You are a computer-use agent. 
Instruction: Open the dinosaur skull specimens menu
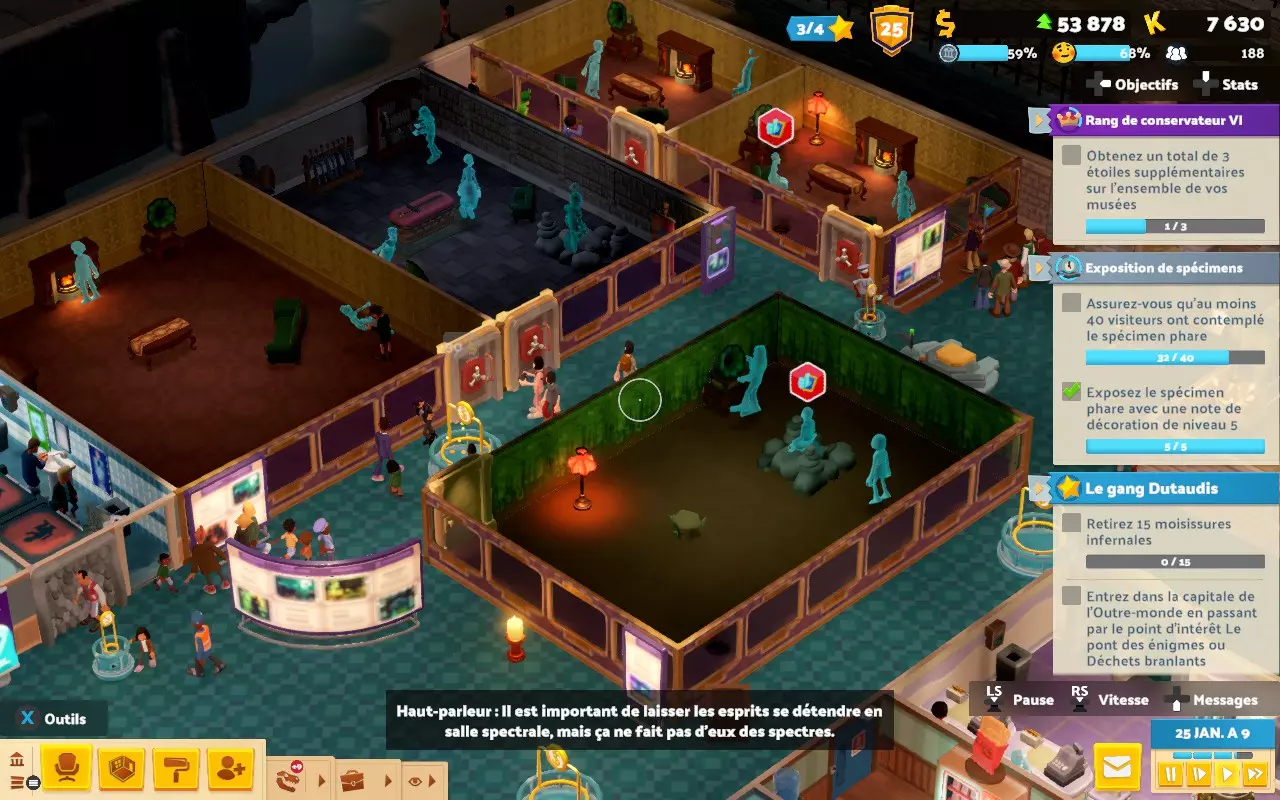click(288, 778)
